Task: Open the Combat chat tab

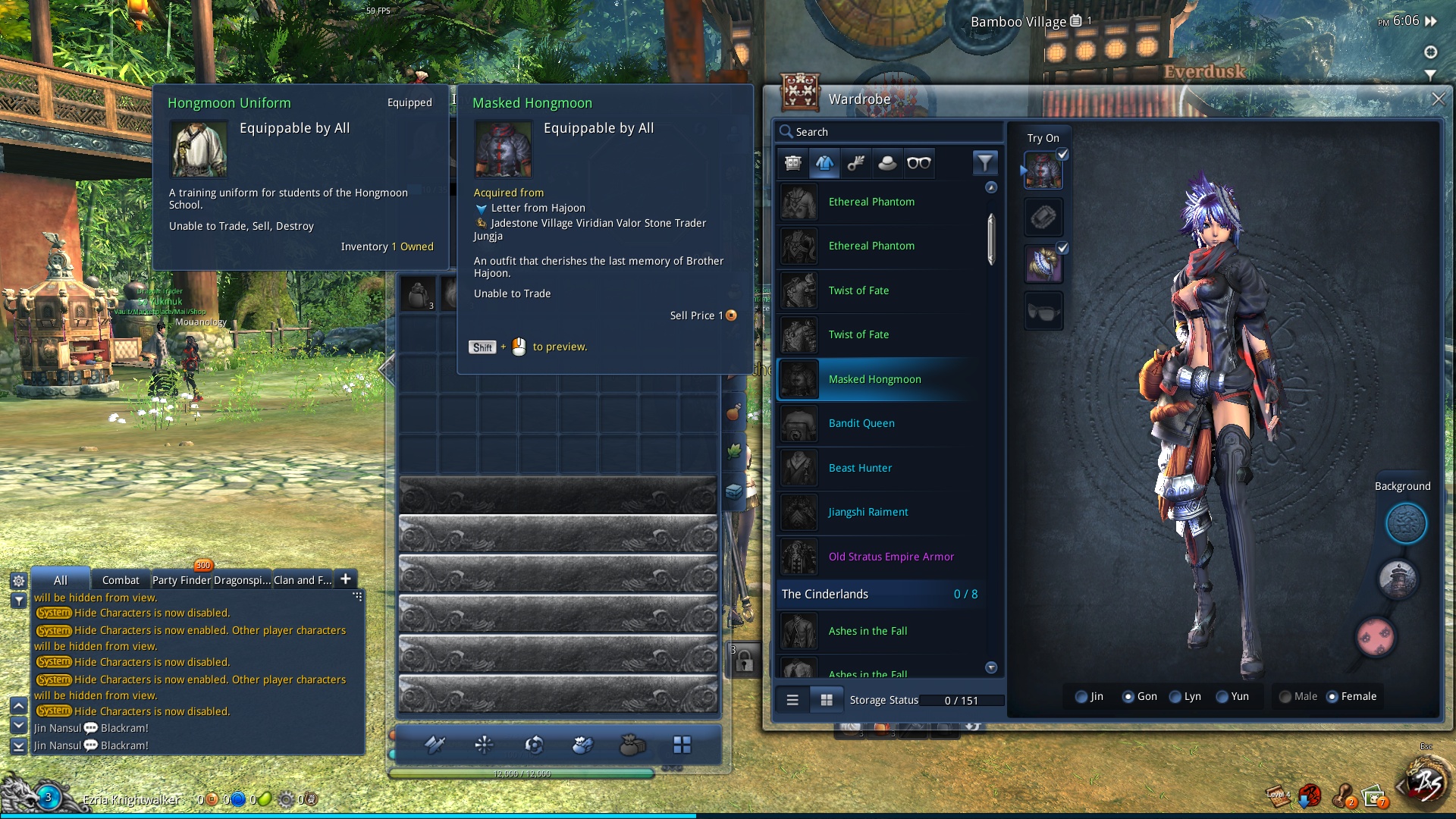Action: point(121,580)
